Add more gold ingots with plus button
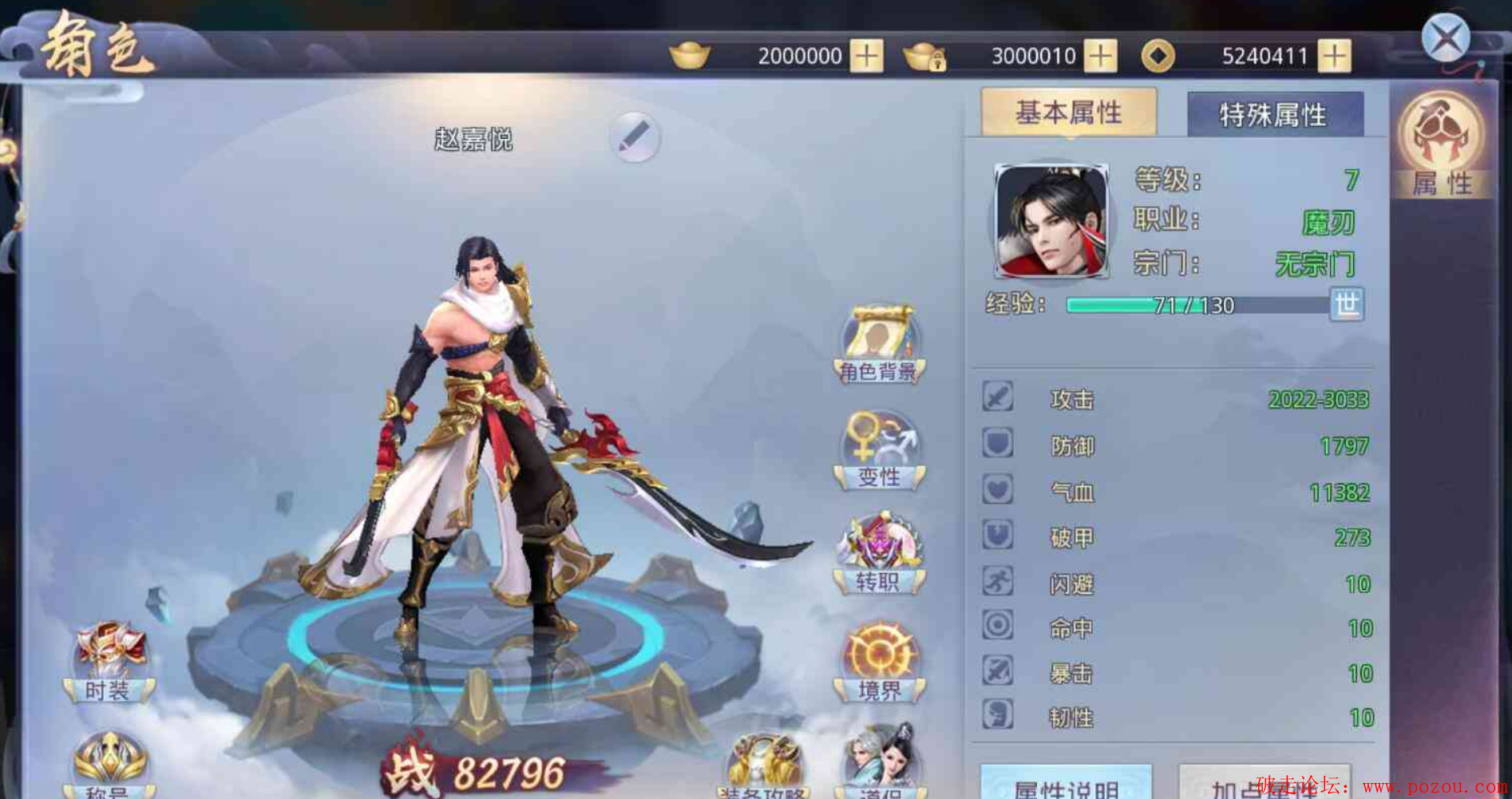The height and width of the screenshot is (799, 1512). (x=866, y=56)
